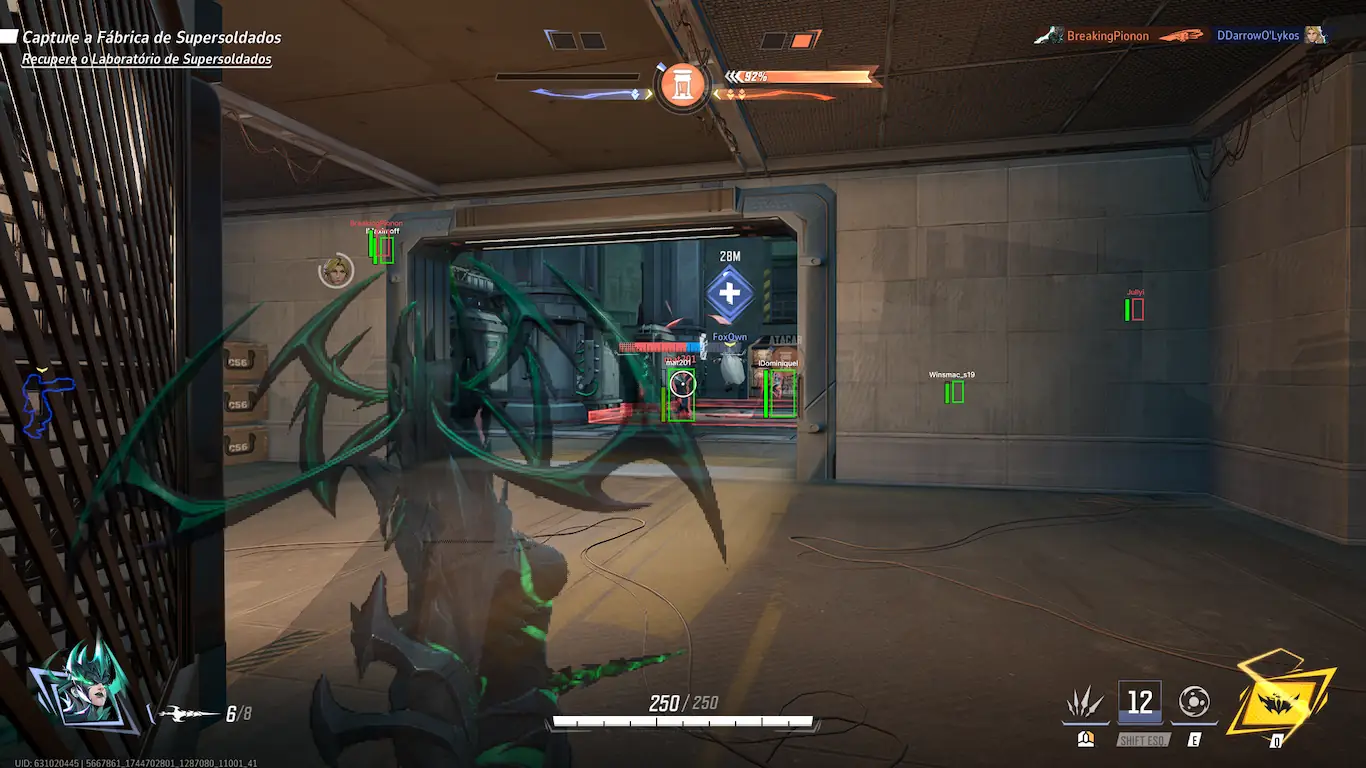
Task: Open the Capture a Fábrica de Supersoldados objective
Action: (x=151, y=38)
